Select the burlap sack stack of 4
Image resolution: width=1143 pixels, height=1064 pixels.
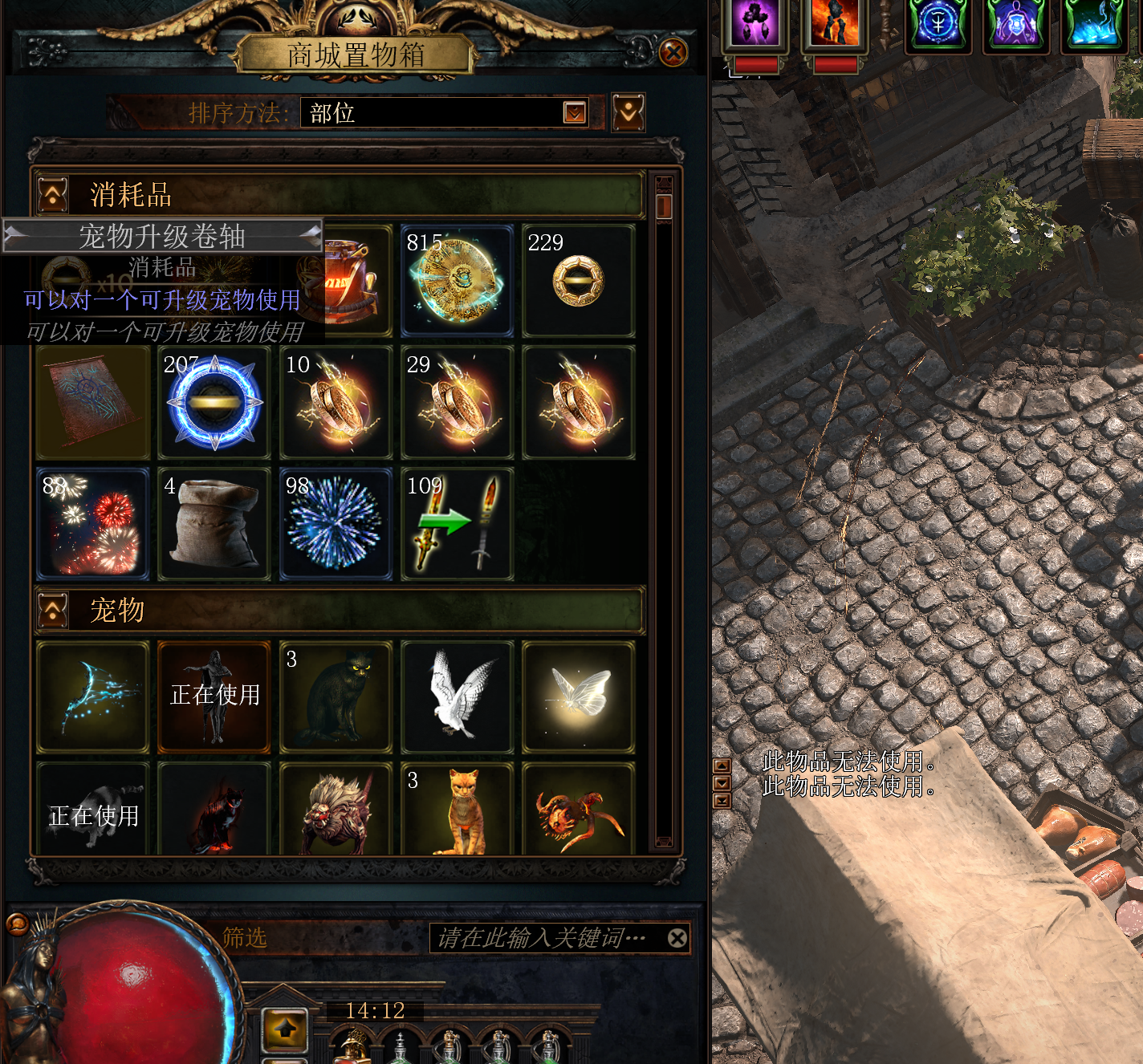click(x=214, y=525)
